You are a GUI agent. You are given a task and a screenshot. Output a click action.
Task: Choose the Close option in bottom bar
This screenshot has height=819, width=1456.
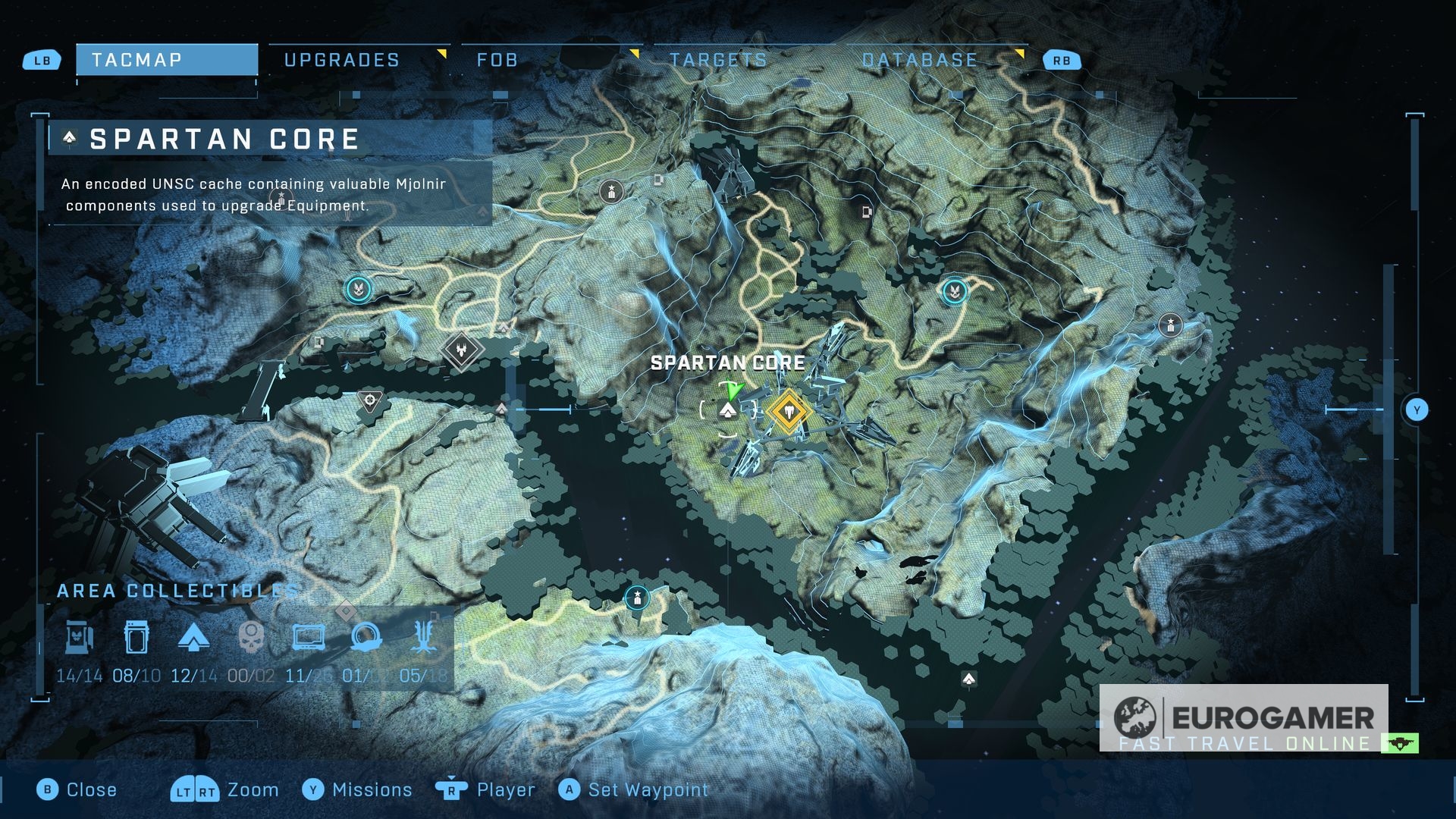click(77, 789)
